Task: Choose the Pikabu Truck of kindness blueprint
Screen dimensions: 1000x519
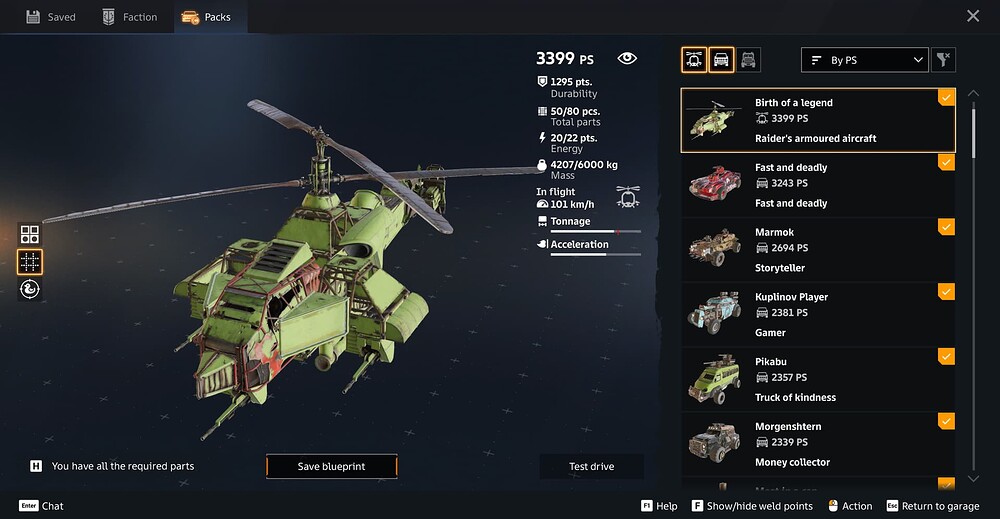Action: pyautogui.click(x=816, y=379)
